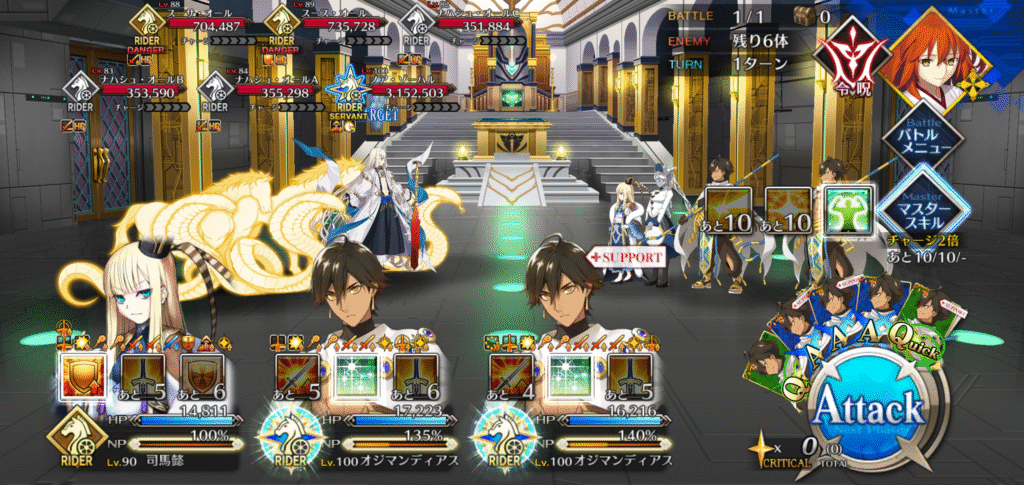This screenshot has height=485, width=1024.
Task: Activate green sparkle skill of 140% NP Ozymandias
Action: [569, 374]
